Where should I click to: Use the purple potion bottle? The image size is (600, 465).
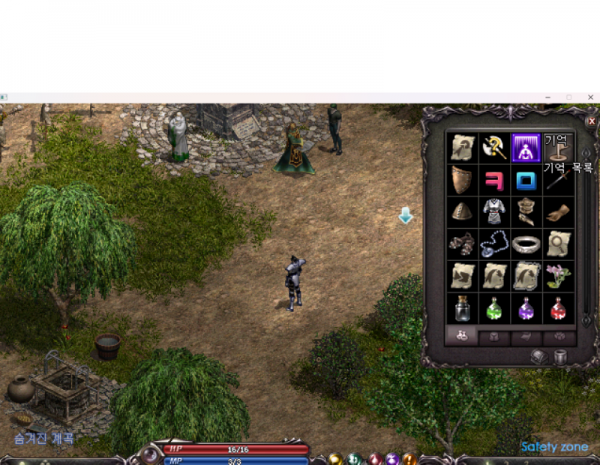pyautogui.click(x=526, y=308)
